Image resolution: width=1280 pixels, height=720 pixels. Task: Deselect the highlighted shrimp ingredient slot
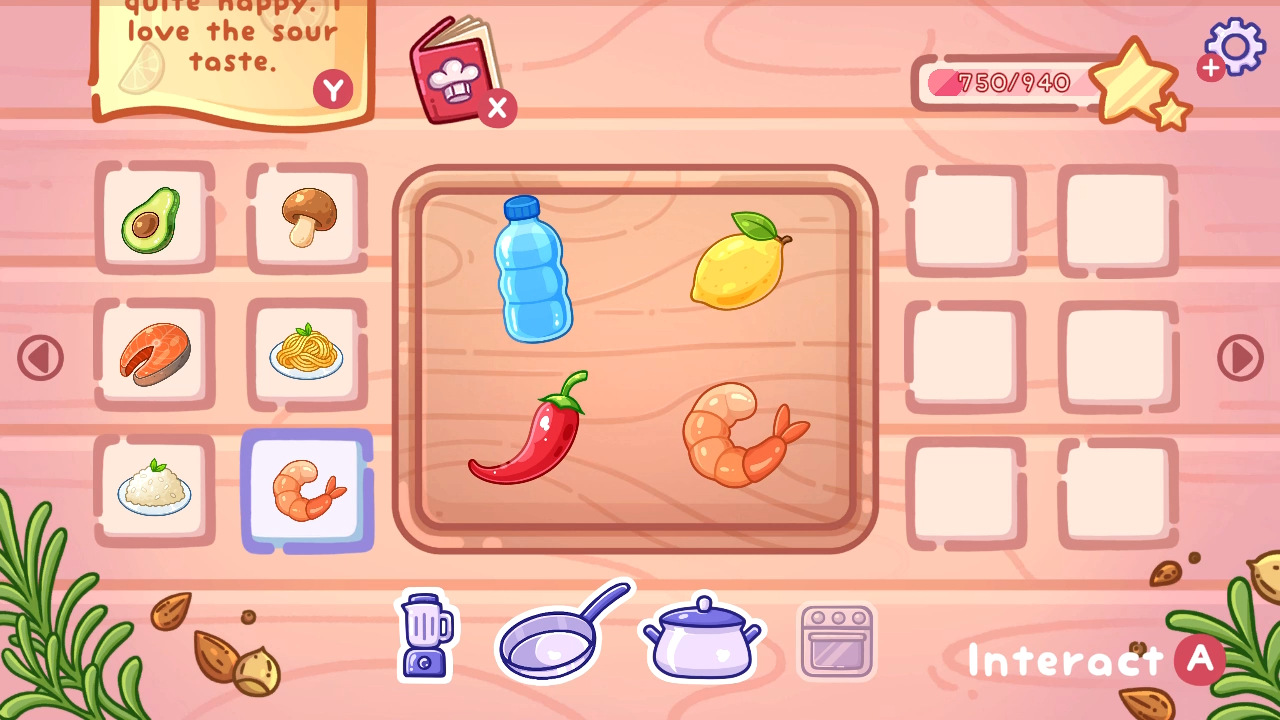(x=307, y=489)
